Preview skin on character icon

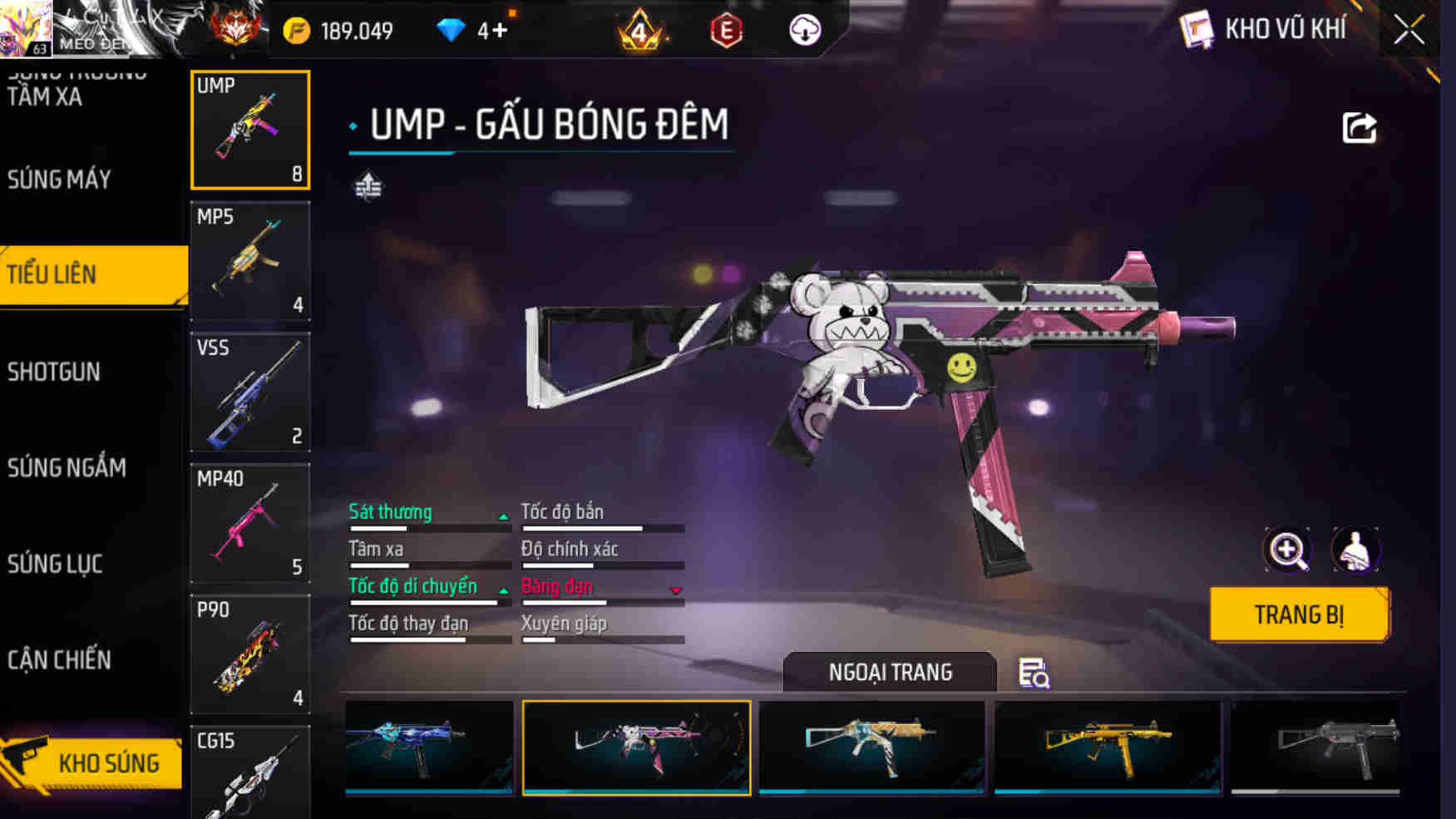[1355, 550]
